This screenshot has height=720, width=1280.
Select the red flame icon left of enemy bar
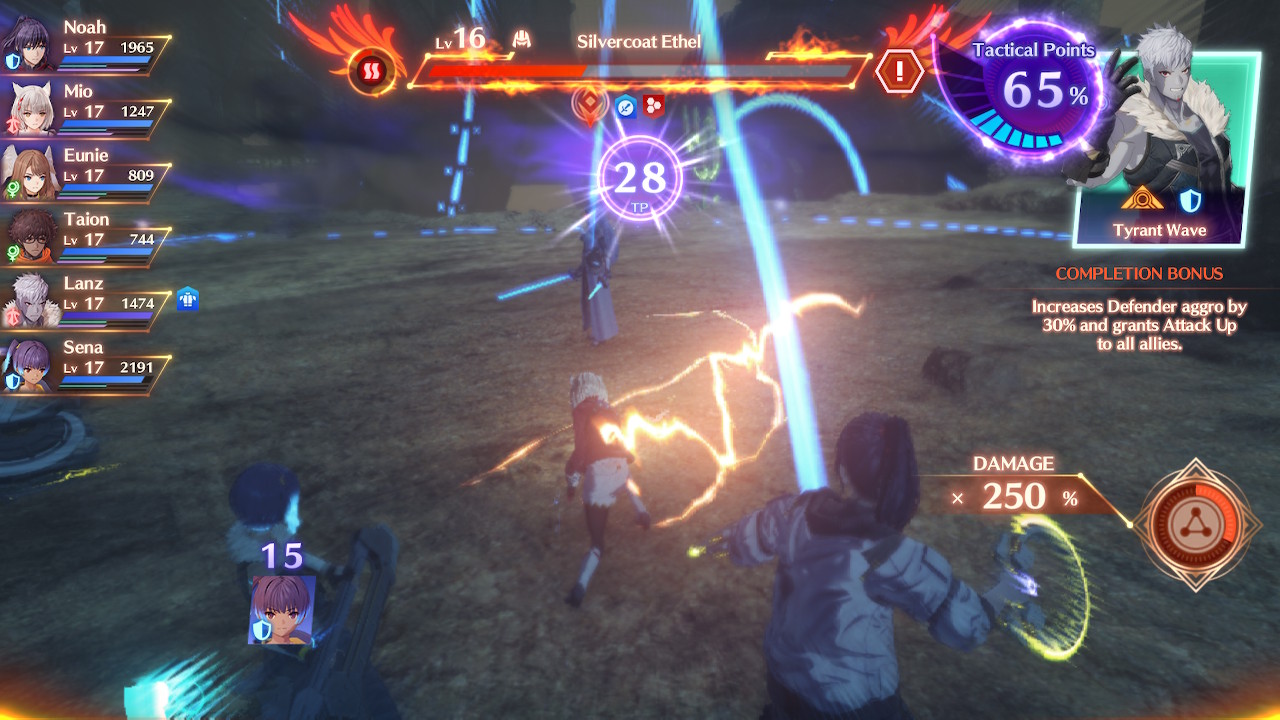(367, 72)
